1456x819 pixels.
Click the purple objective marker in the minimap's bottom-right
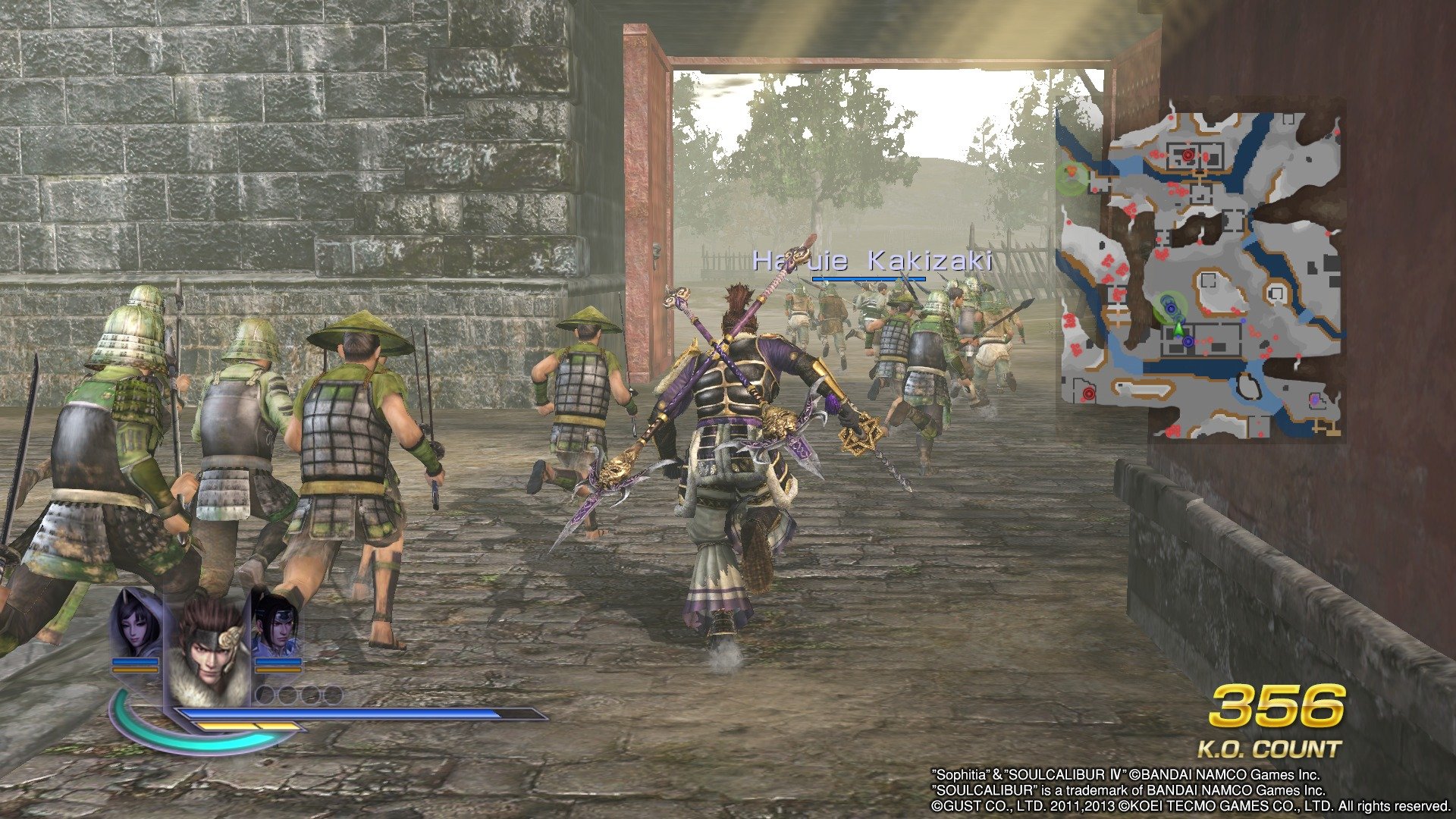click(1314, 398)
